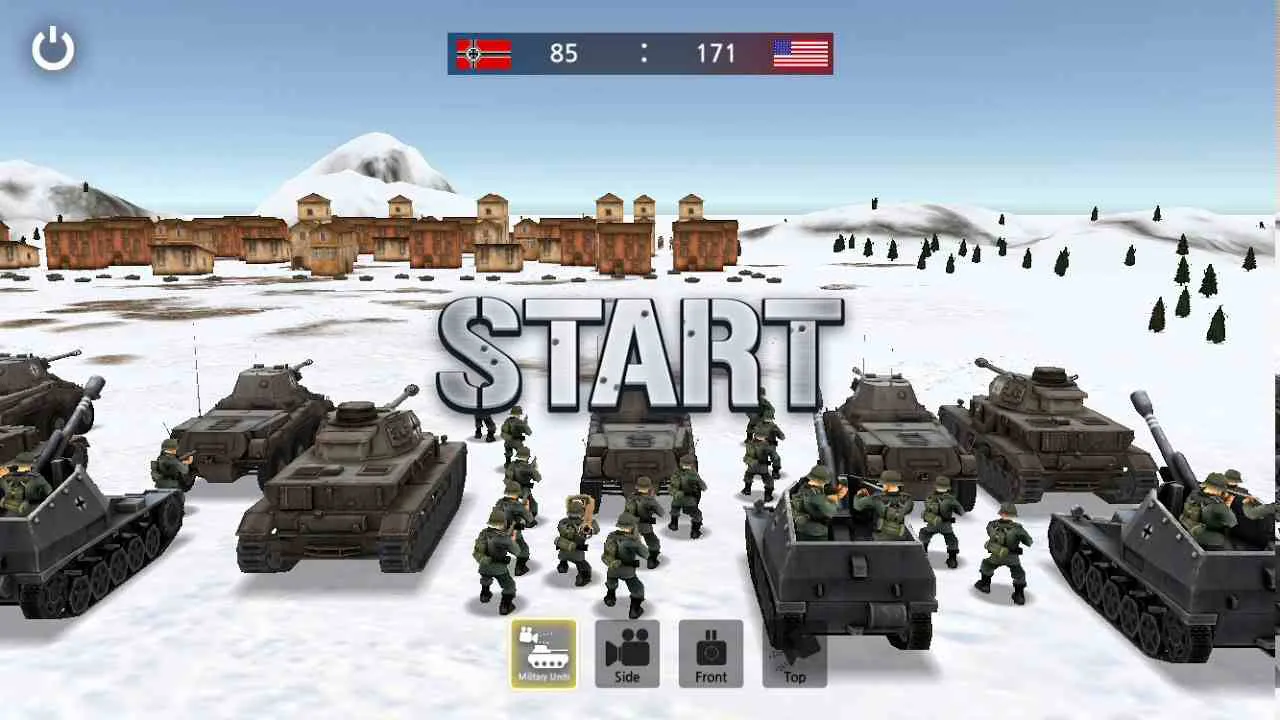Switch to the Side camera view
Image resolution: width=1280 pixels, height=720 pixels.
pyautogui.click(x=626, y=654)
